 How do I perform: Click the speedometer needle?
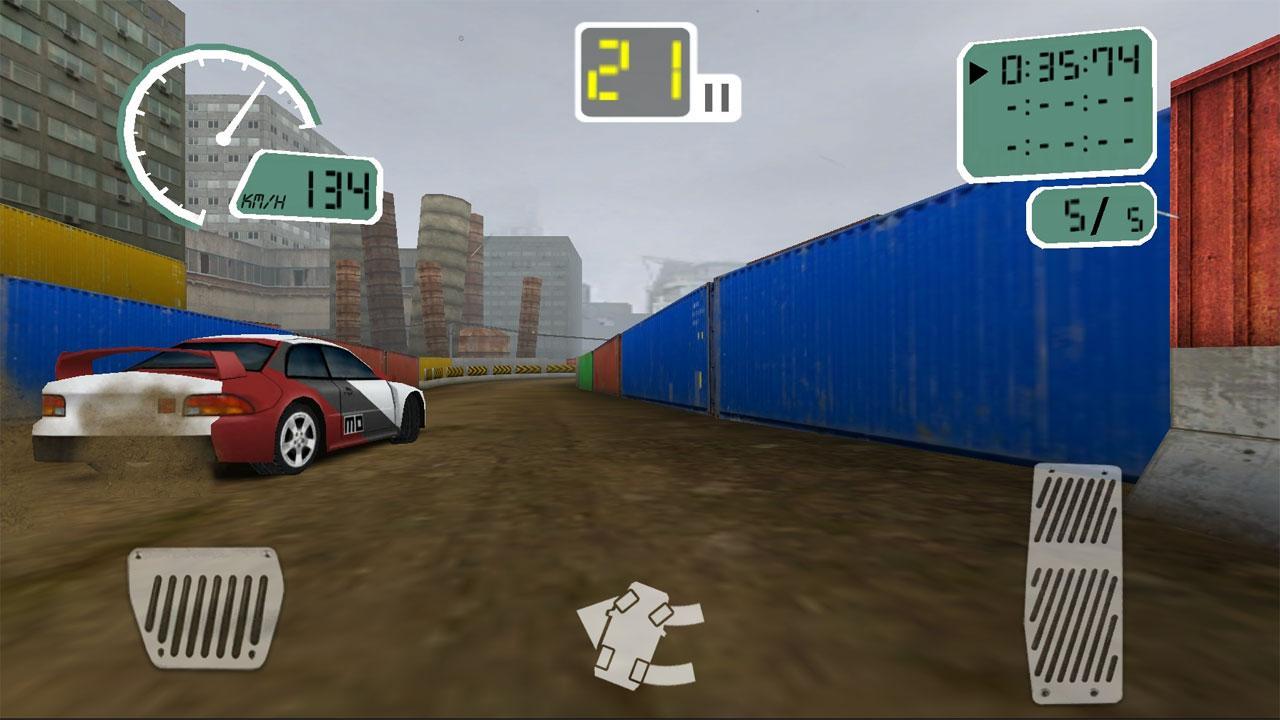pos(245,110)
